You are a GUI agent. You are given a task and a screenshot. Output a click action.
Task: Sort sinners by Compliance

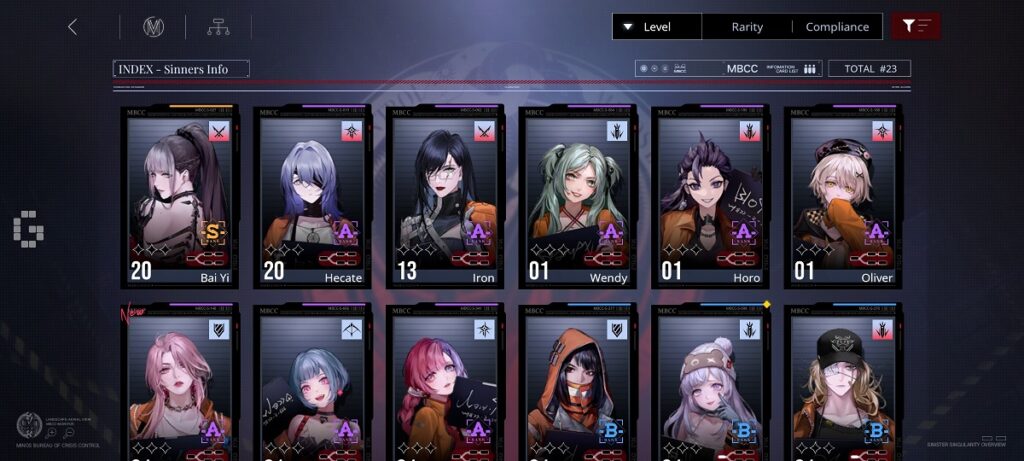837,27
